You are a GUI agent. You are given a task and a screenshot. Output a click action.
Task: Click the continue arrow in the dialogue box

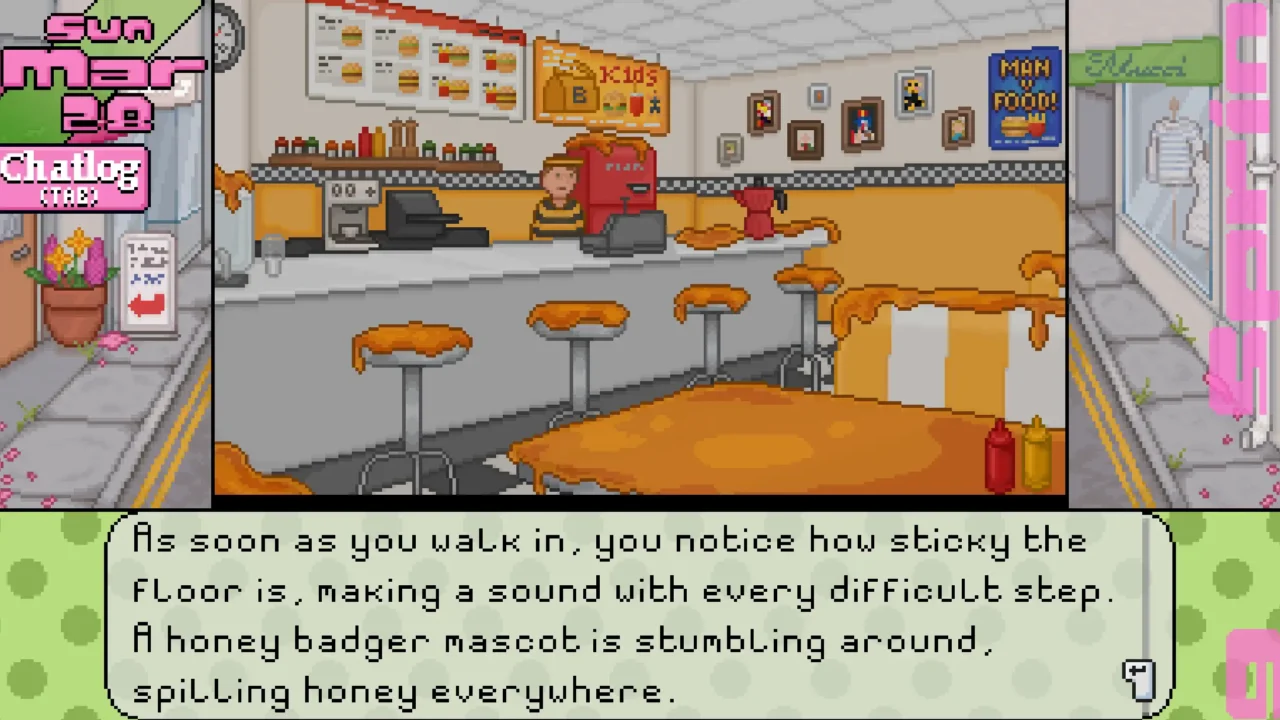[x=1140, y=678]
